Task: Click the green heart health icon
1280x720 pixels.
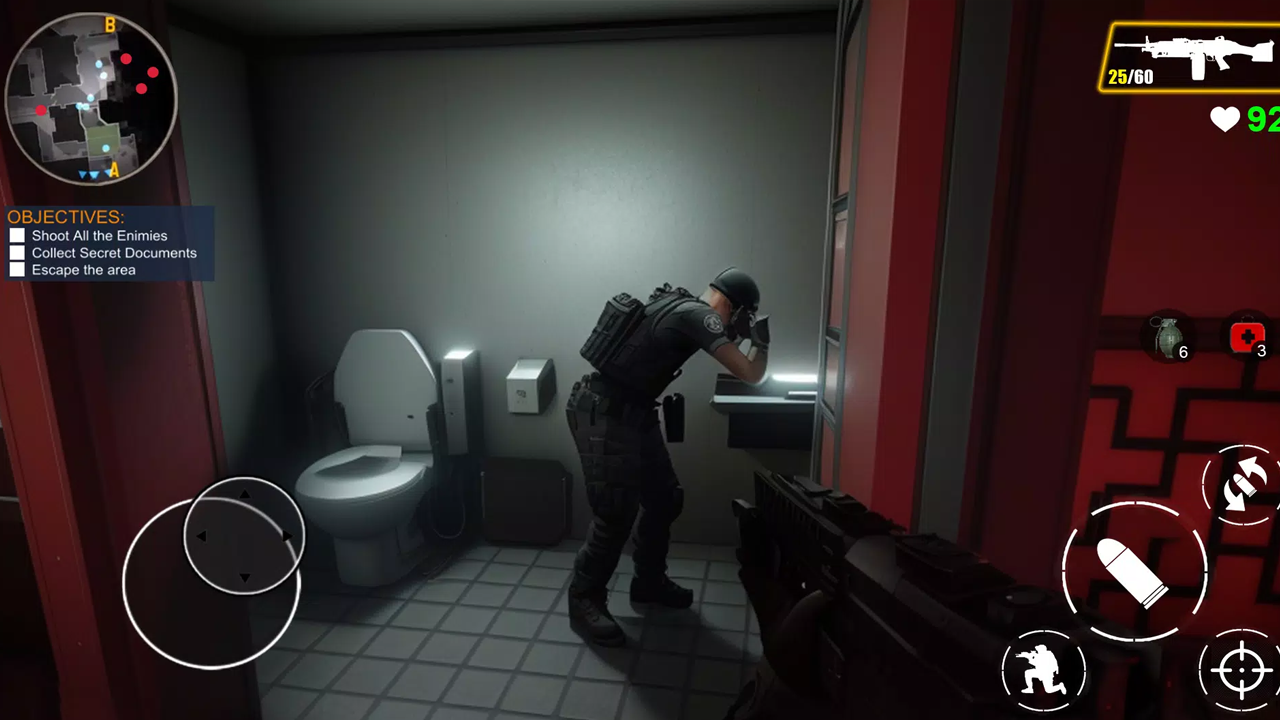Action: point(1226,120)
